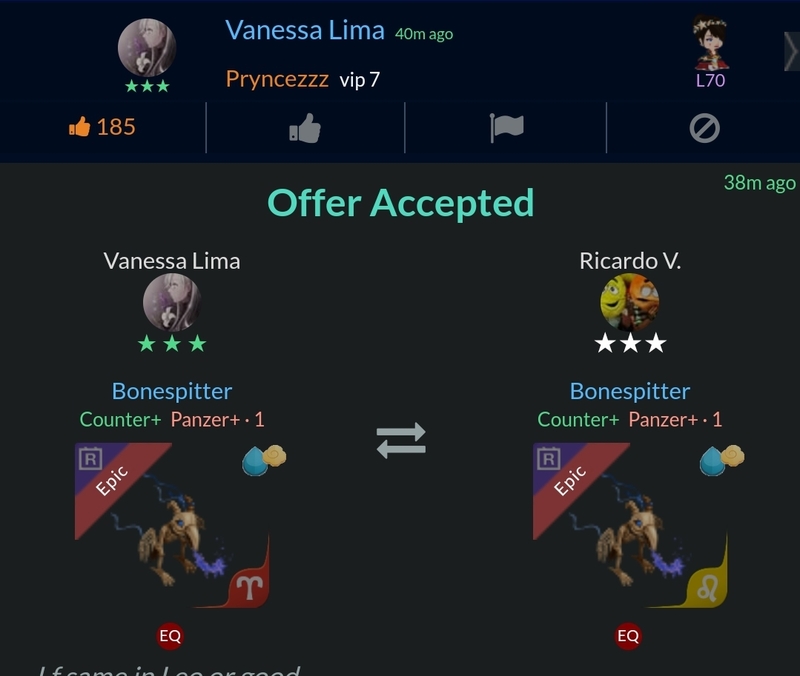Click the EQ badge under Ricardo's Bonespitter
800x676 pixels.
[x=628, y=635]
